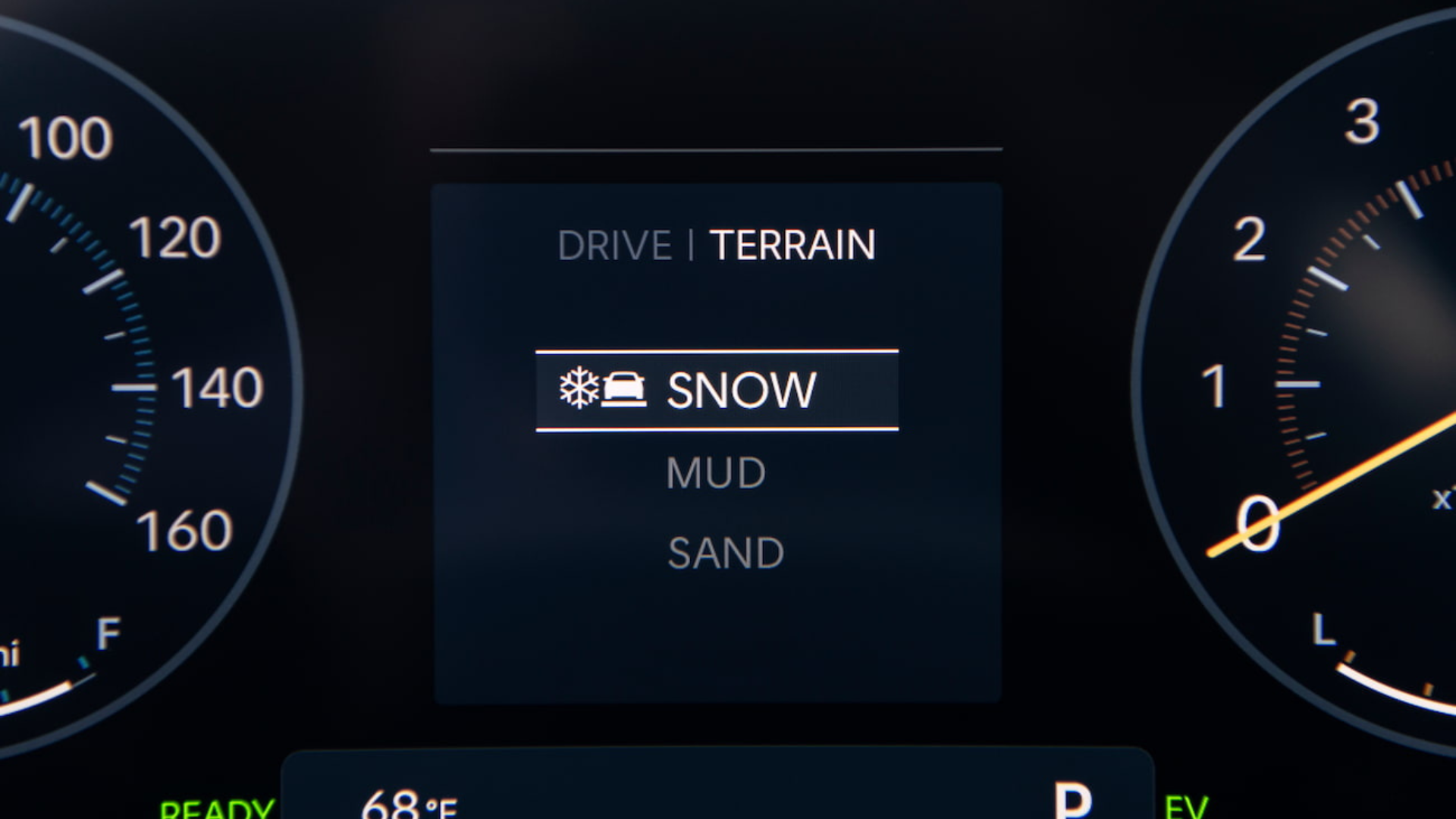Select the SNOW terrain mode
The height and width of the screenshot is (819, 1456).
(717, 390)
